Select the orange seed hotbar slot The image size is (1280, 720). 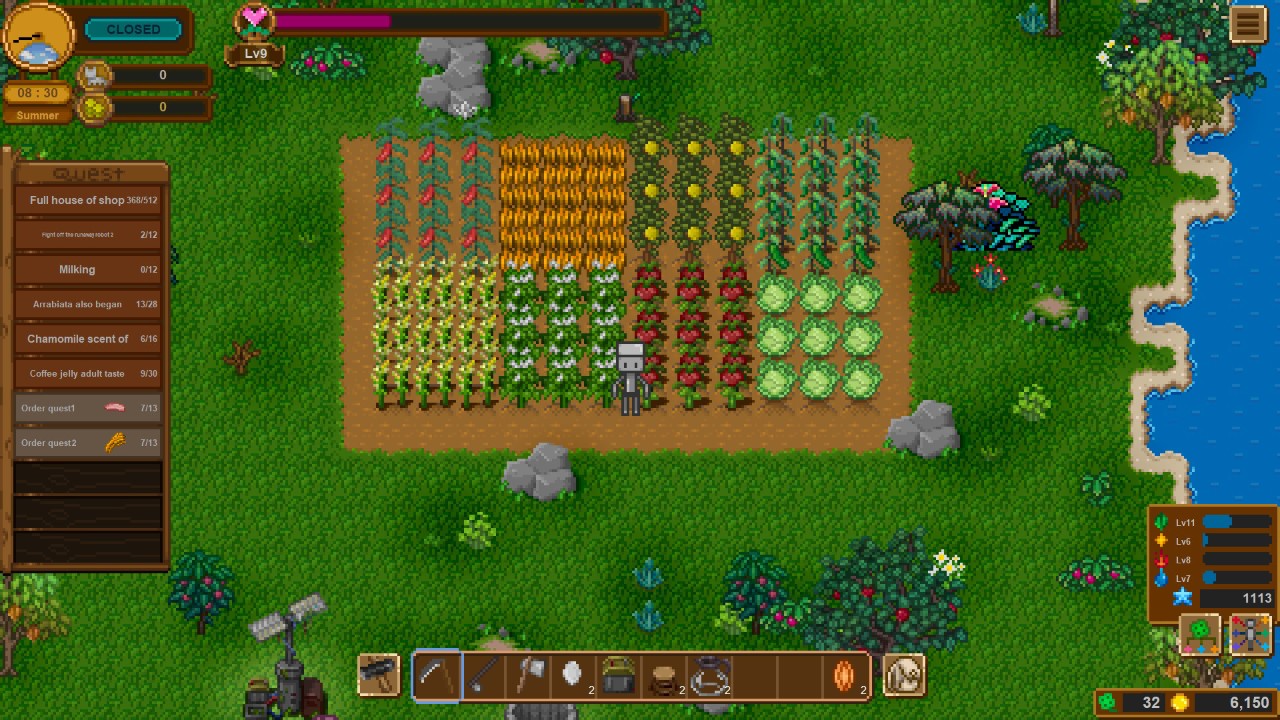click(845, 676)
